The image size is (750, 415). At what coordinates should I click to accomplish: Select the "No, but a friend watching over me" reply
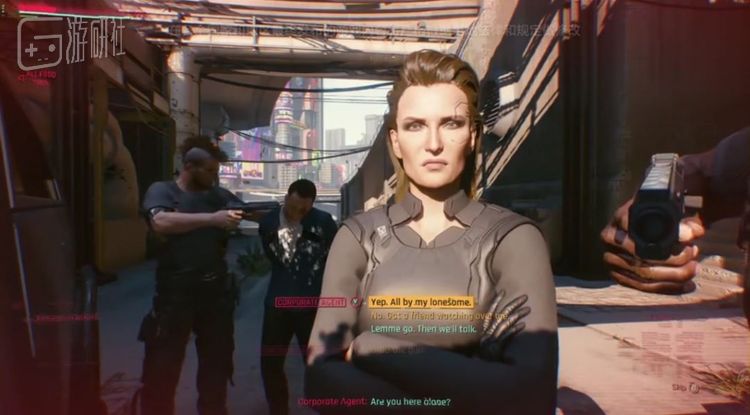pyautogui.click(x=440, y=314)
